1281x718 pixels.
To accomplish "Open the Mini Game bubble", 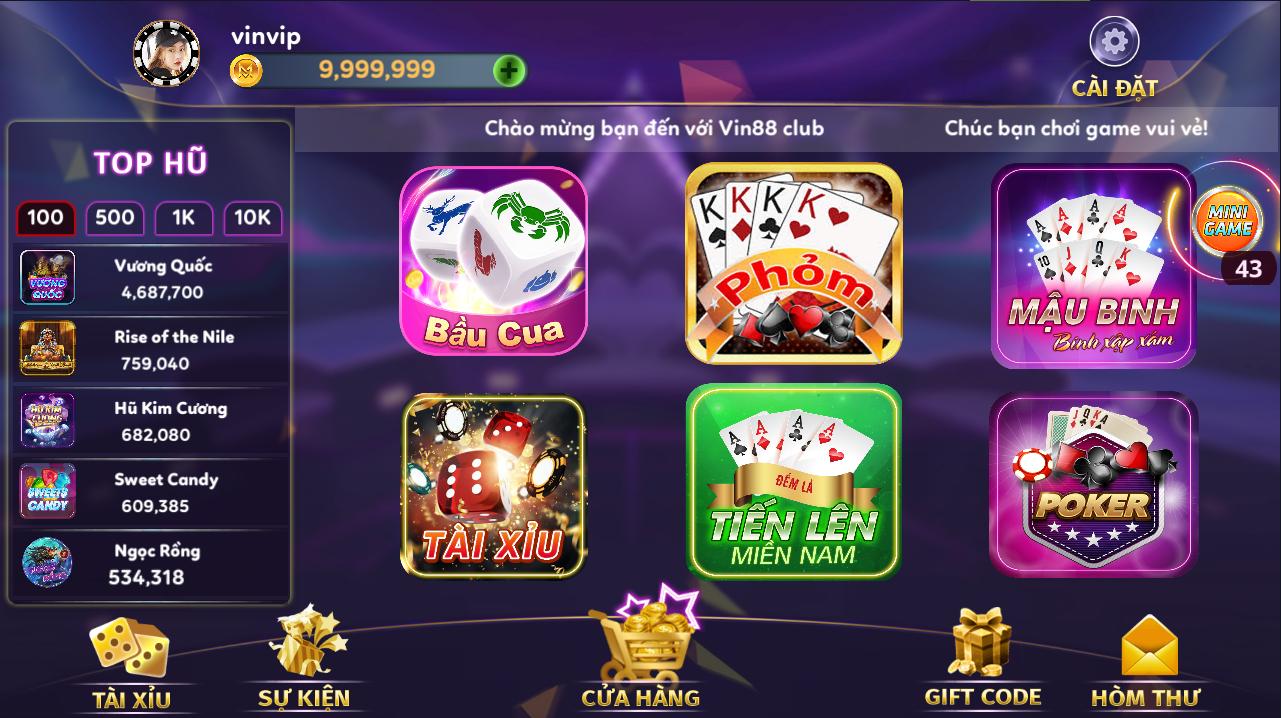I will [x=1227, y=221].
